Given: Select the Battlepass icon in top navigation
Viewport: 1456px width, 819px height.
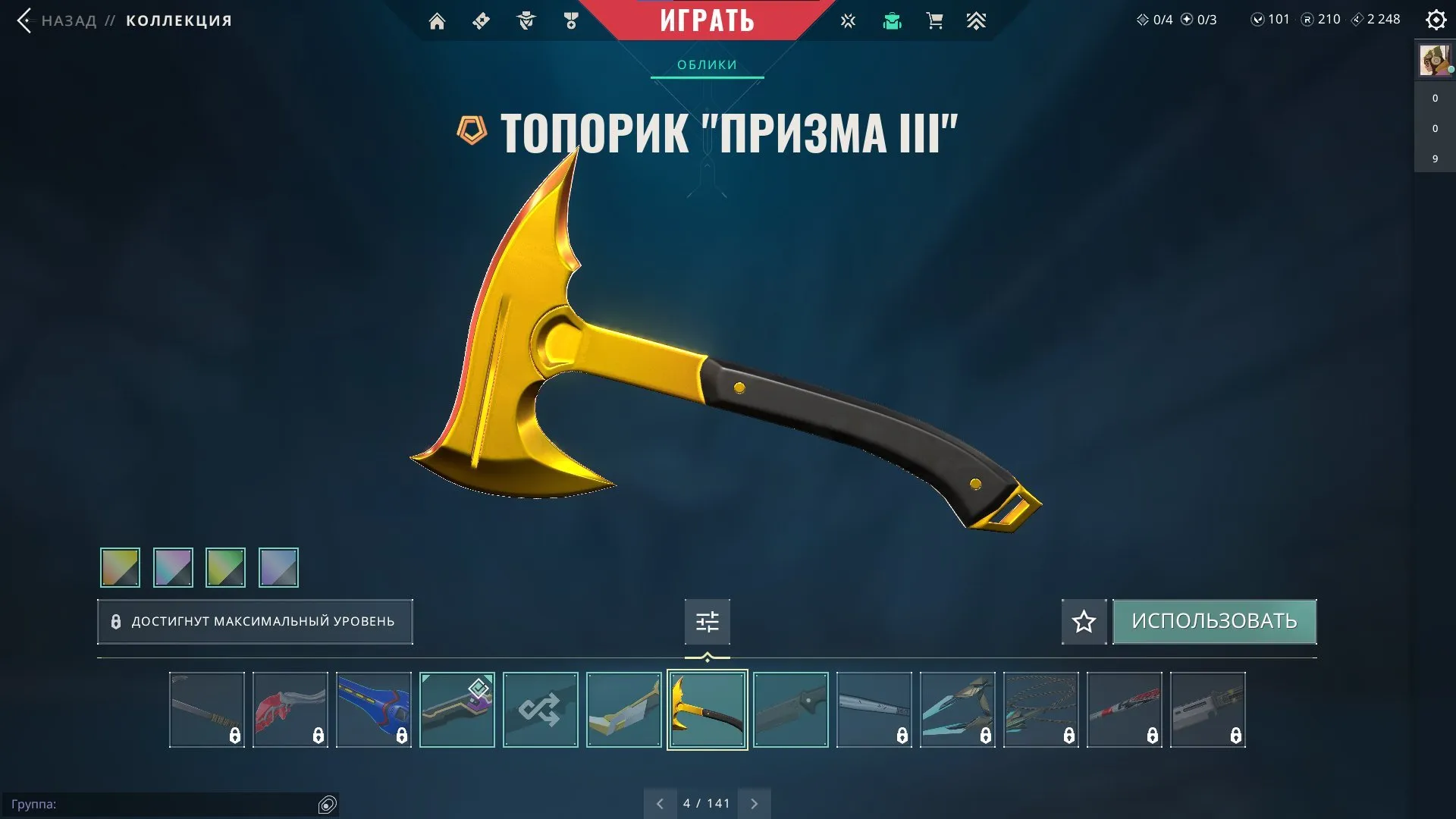Looking at the screenshot, I should pyautogui.click(x=481, y=20).
